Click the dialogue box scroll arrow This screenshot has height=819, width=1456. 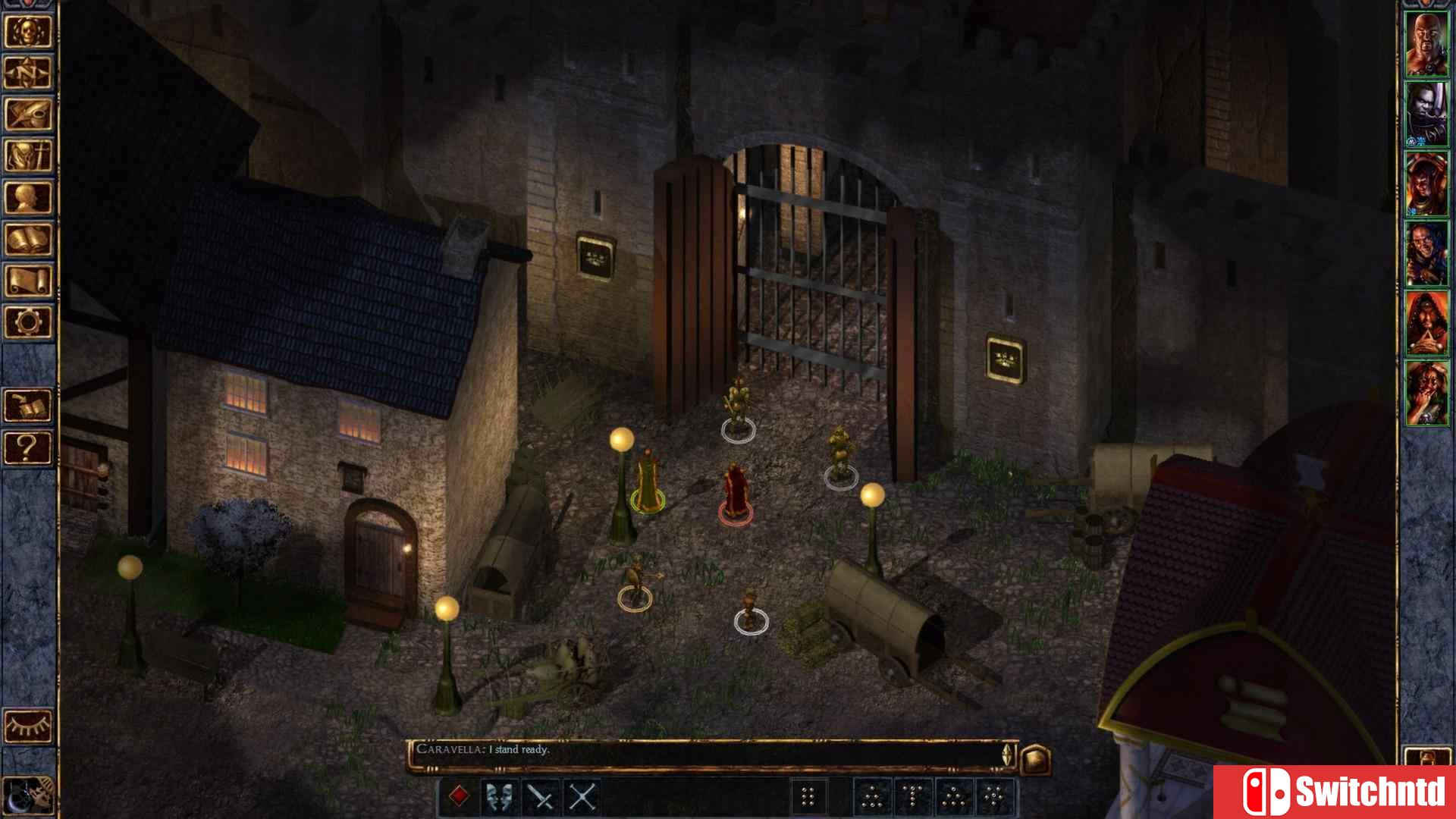click(1006, 758)
